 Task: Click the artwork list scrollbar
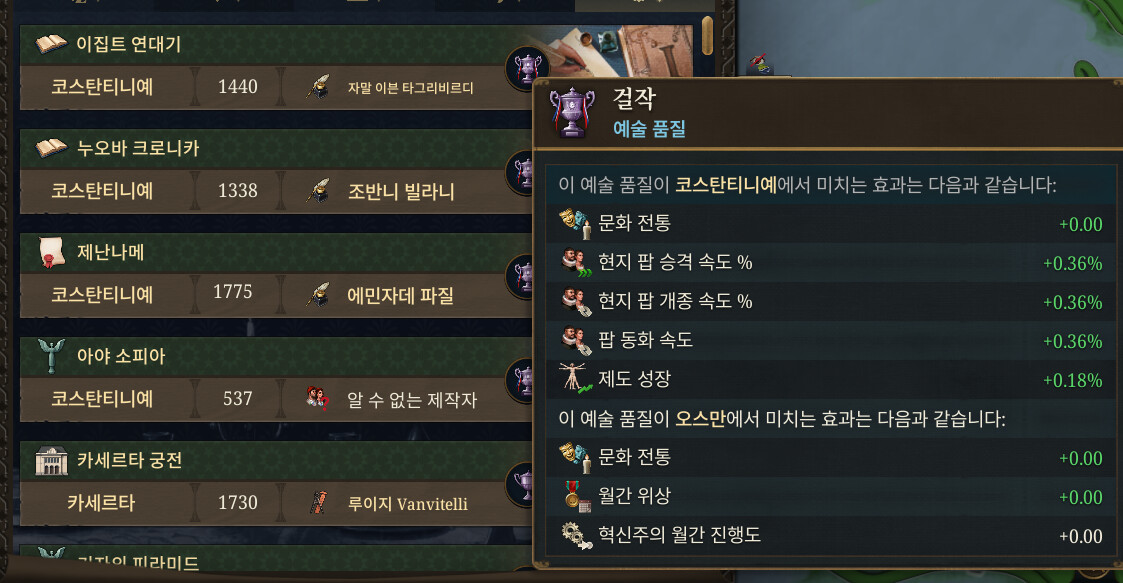[708, 37]
